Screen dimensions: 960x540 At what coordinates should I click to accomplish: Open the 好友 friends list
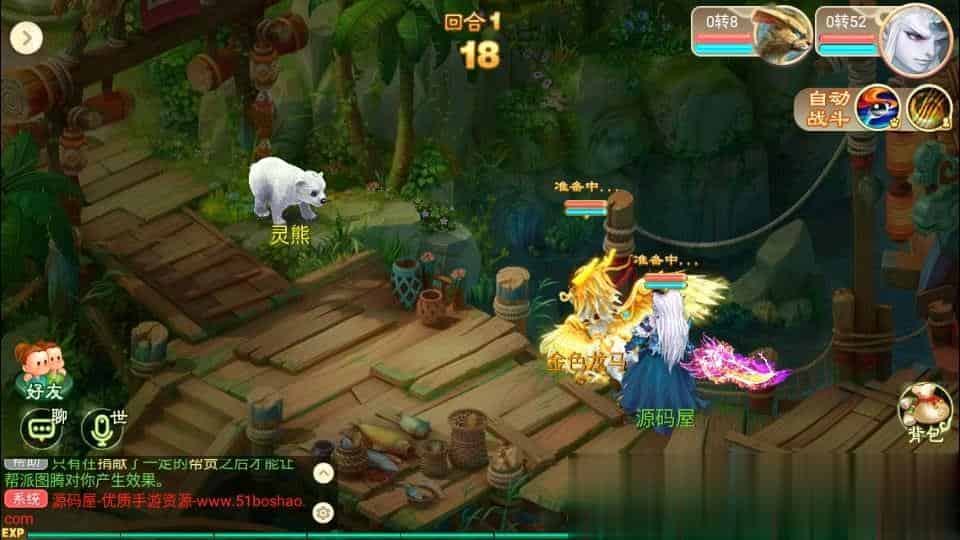[35, 370]
